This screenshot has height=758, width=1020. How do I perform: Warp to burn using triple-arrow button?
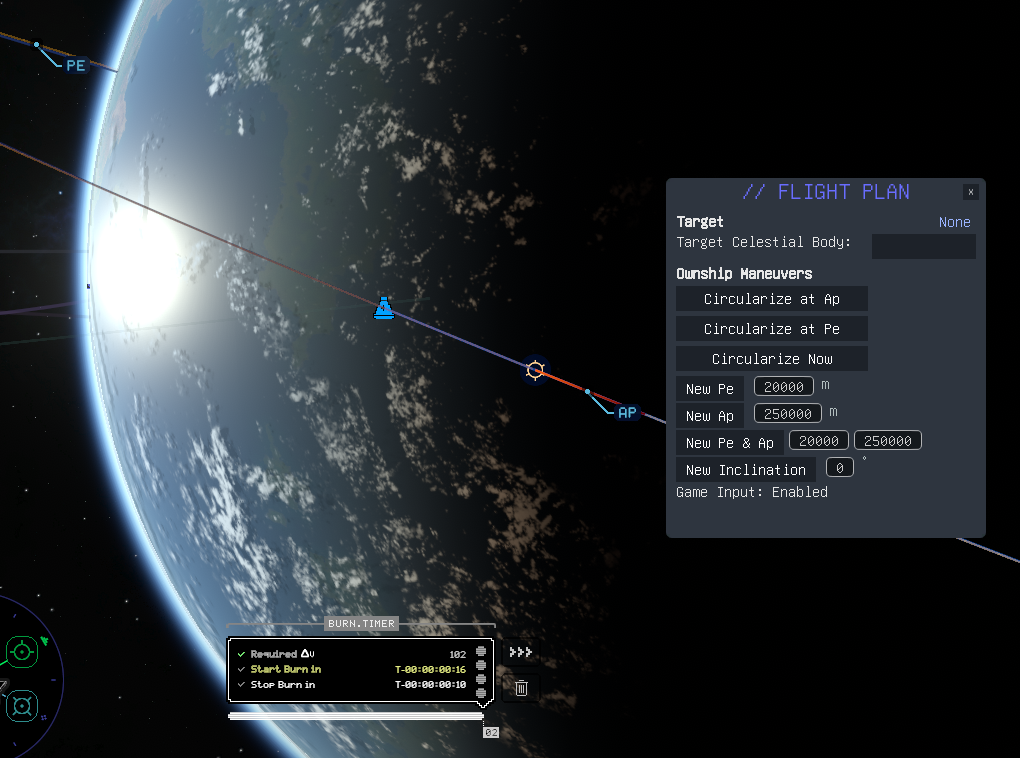point(520,652)
